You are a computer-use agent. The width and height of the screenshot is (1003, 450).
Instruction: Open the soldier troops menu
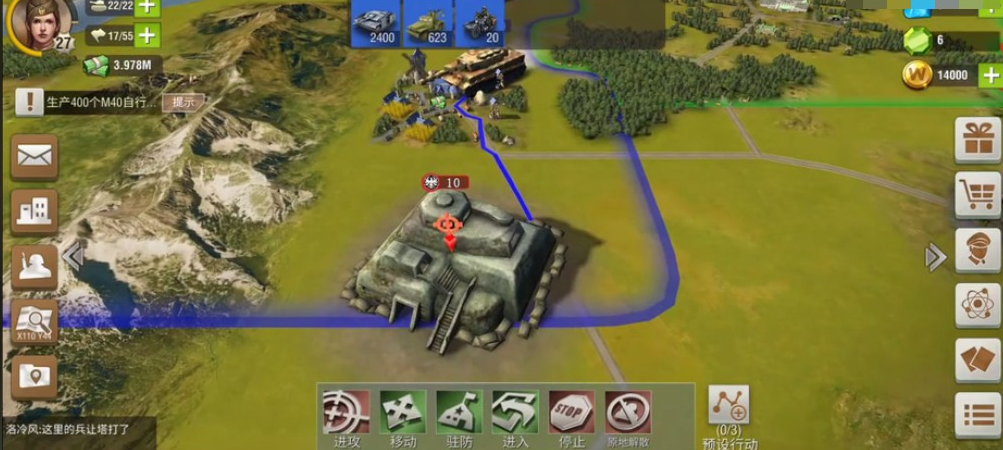(35, 266)
